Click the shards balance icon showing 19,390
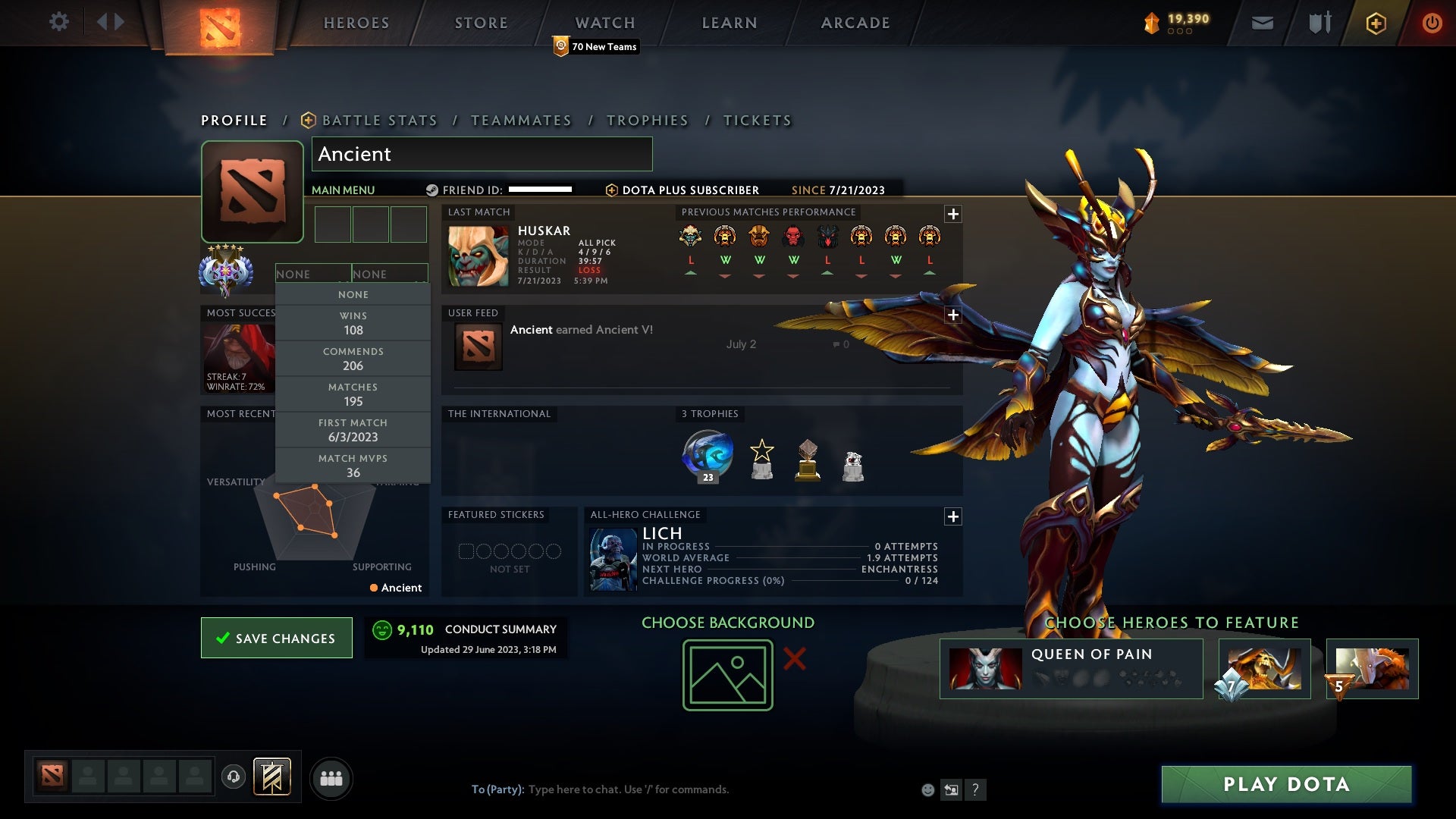 point(1151,23)
